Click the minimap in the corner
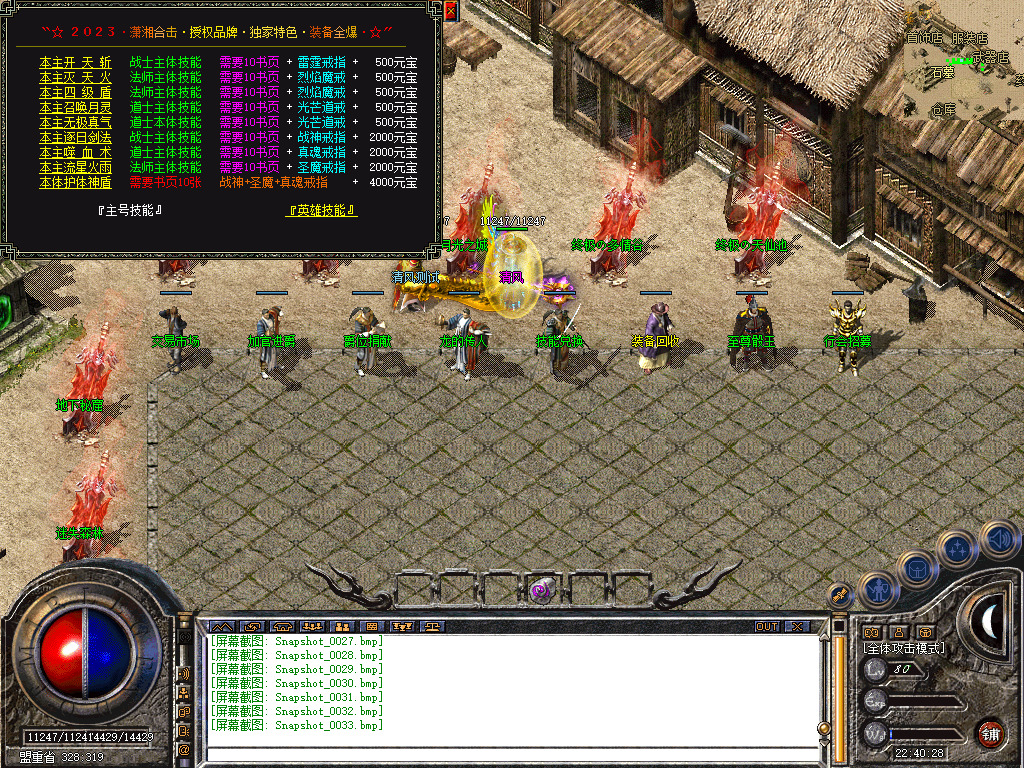This screenshot has width=1024, height=768. coord(962,62)
